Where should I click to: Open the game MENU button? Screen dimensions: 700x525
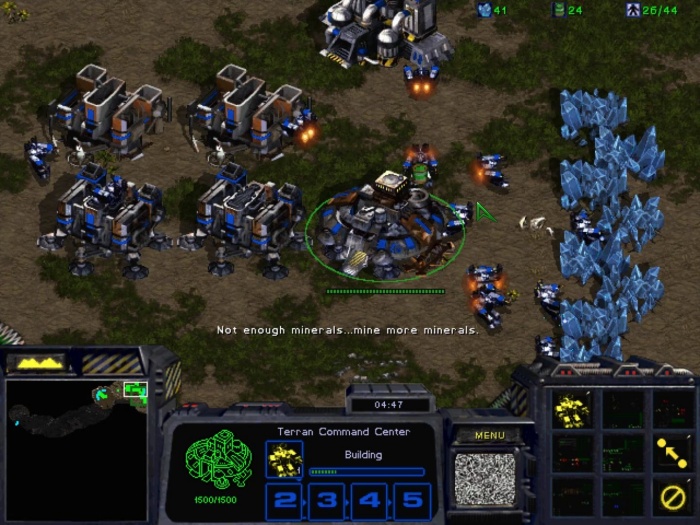point(490,435)
